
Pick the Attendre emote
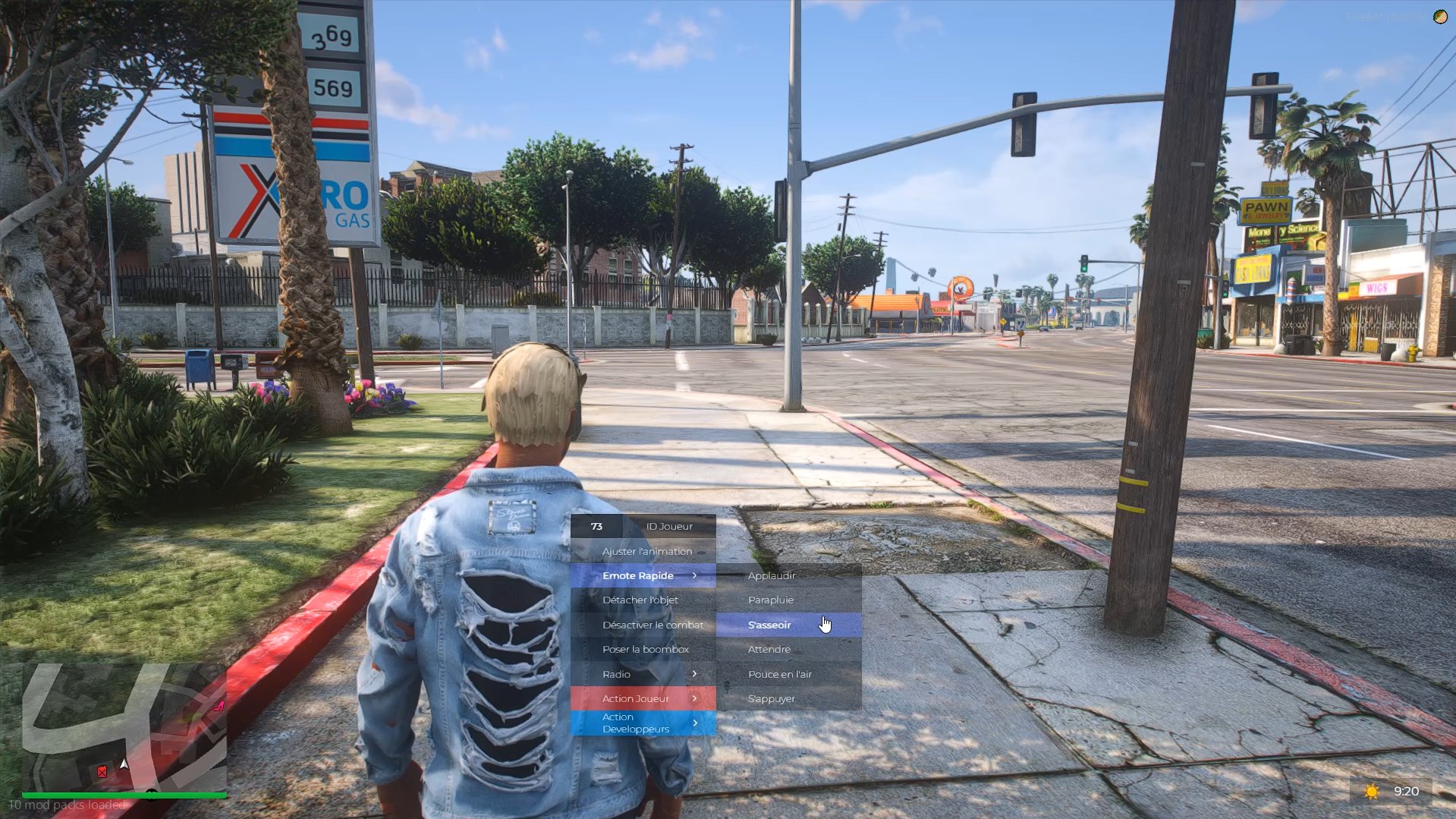[788, 649]
